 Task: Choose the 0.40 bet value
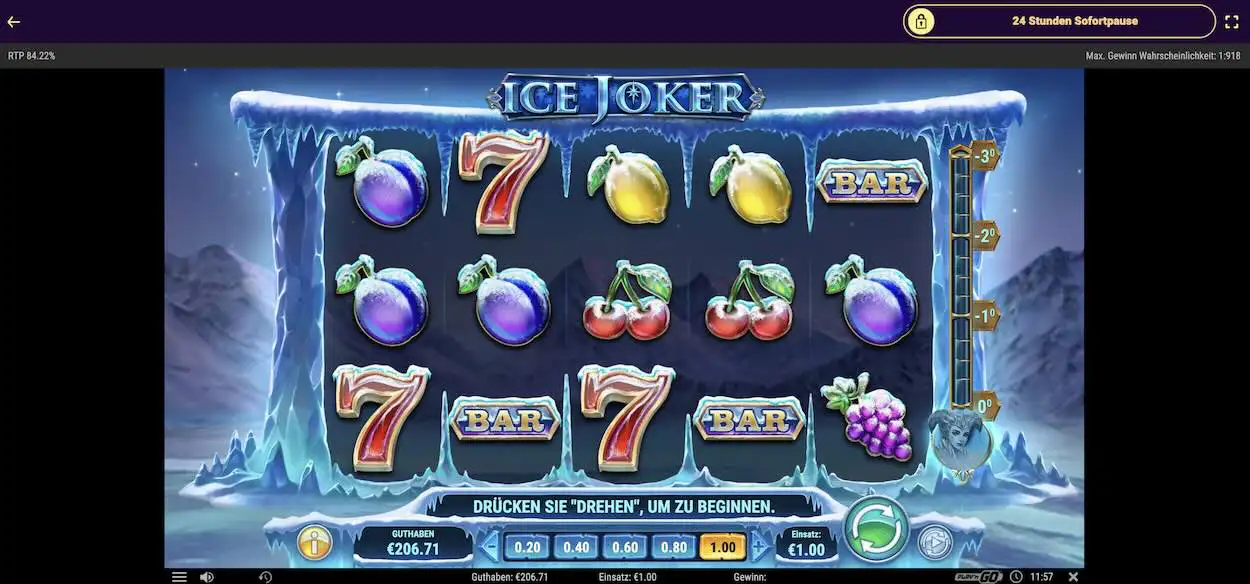576,547
